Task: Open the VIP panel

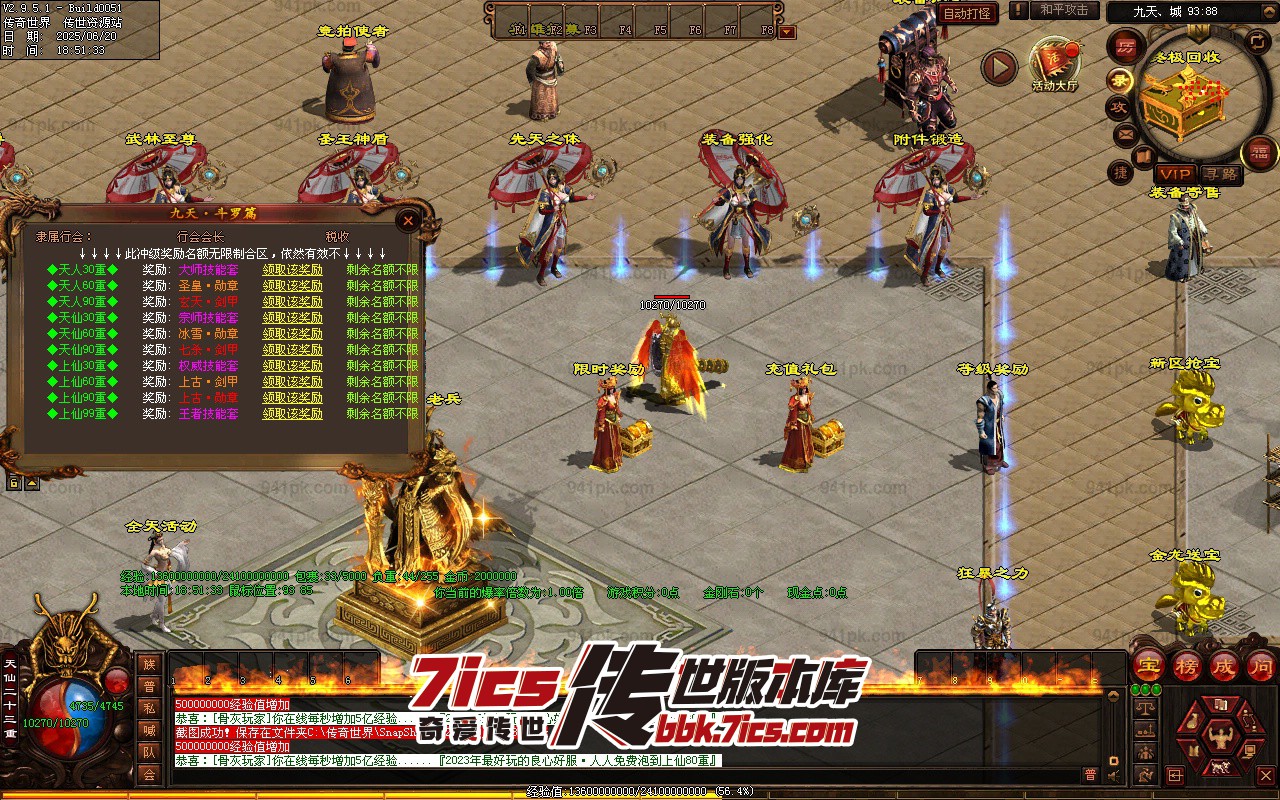Action: coord(1175,174)
